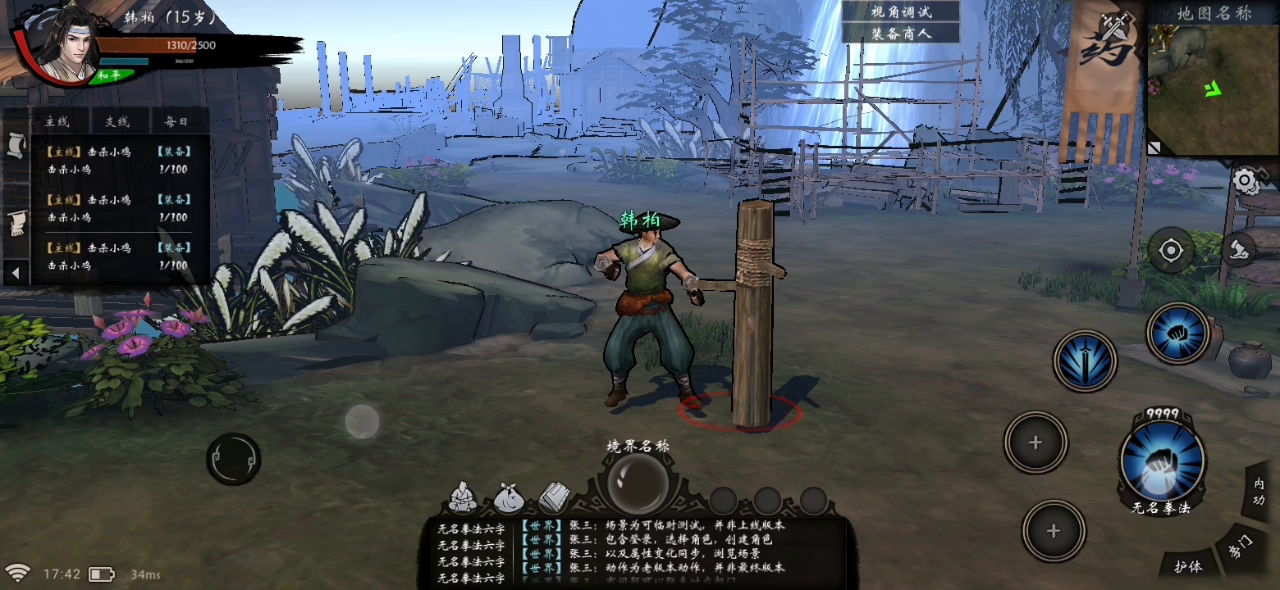The width and height of the screenshot is (1280, 590).
Task: Open the 装备商人 equipment merchant
Action: (900, 33)
